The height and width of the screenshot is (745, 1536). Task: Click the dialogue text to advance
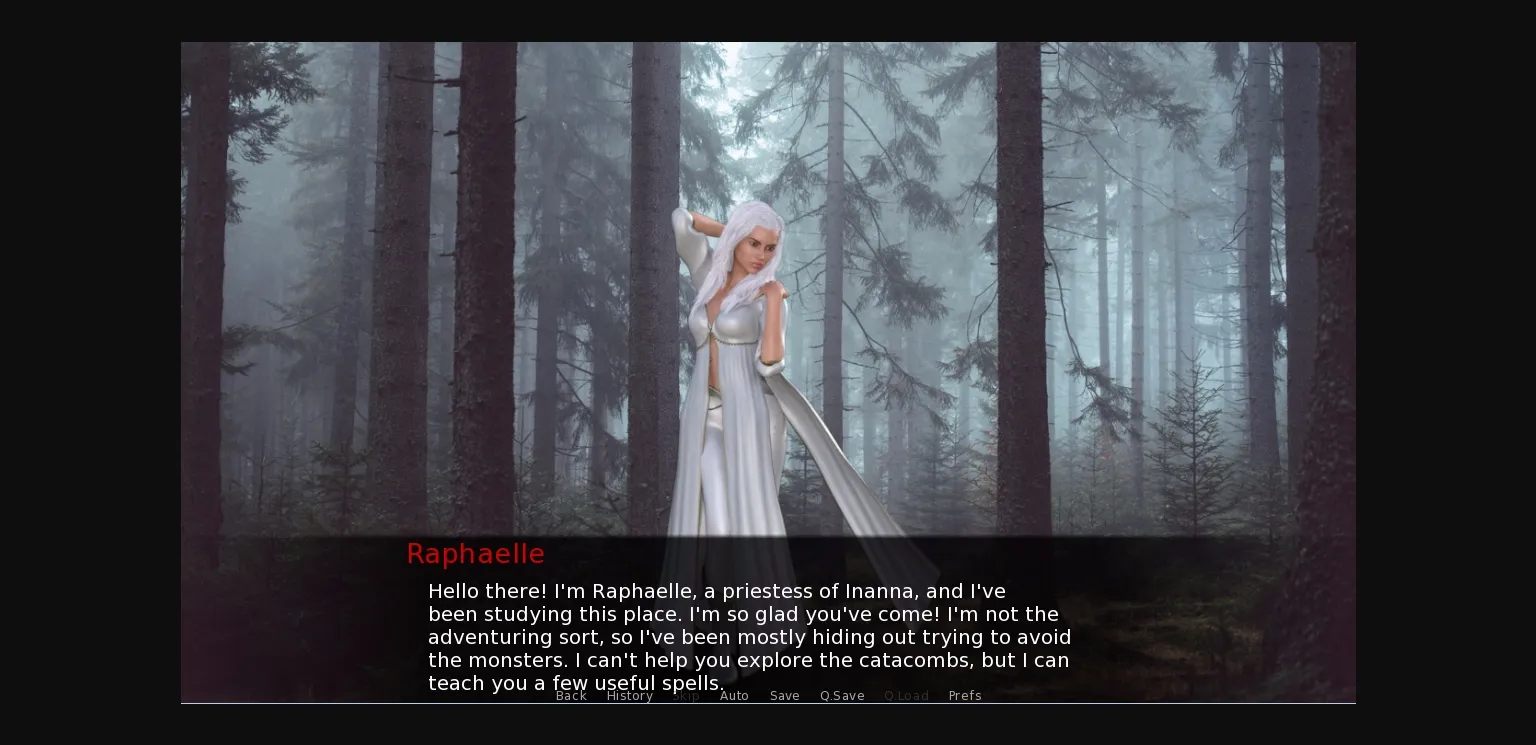(x=748, y=636)
